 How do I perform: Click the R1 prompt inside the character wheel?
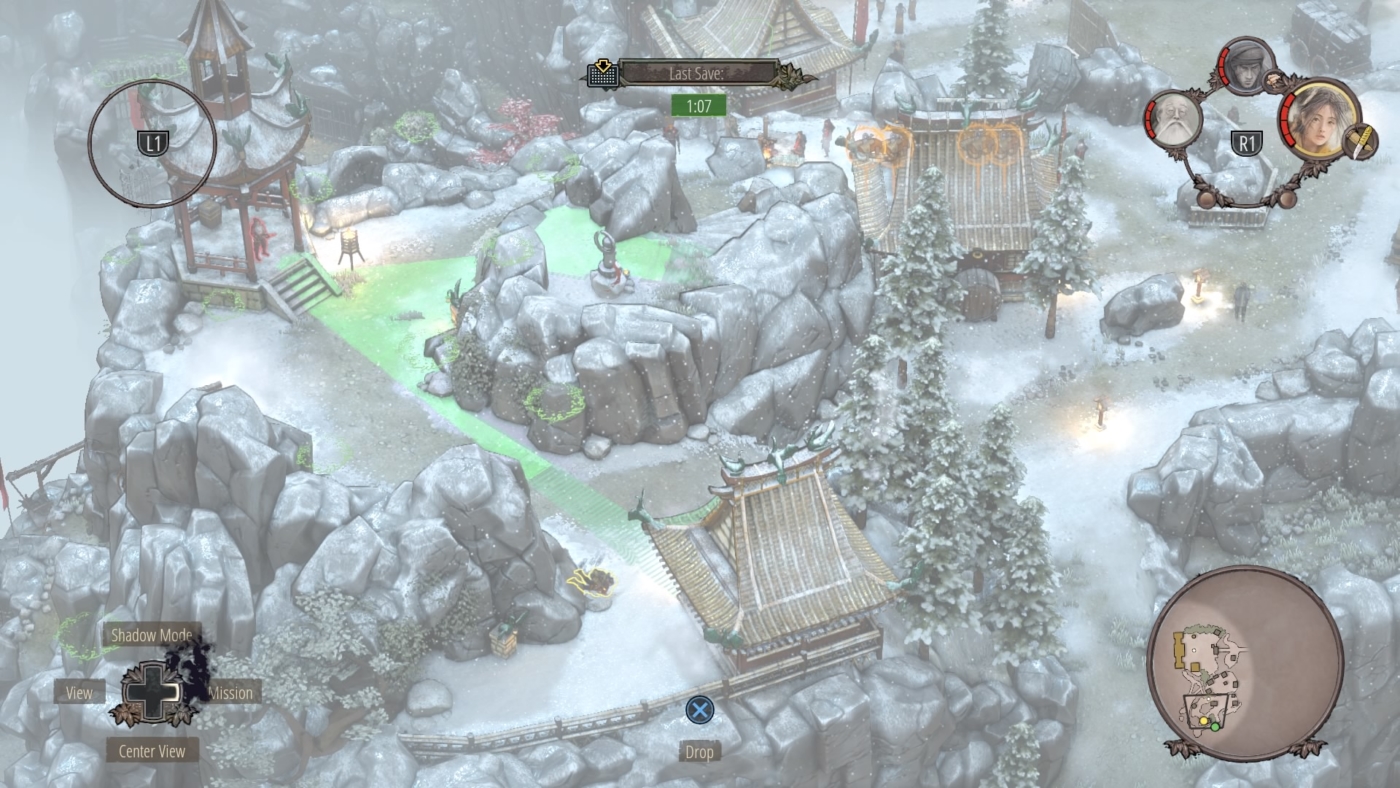pyautogui.click(x=1247, y=141)
